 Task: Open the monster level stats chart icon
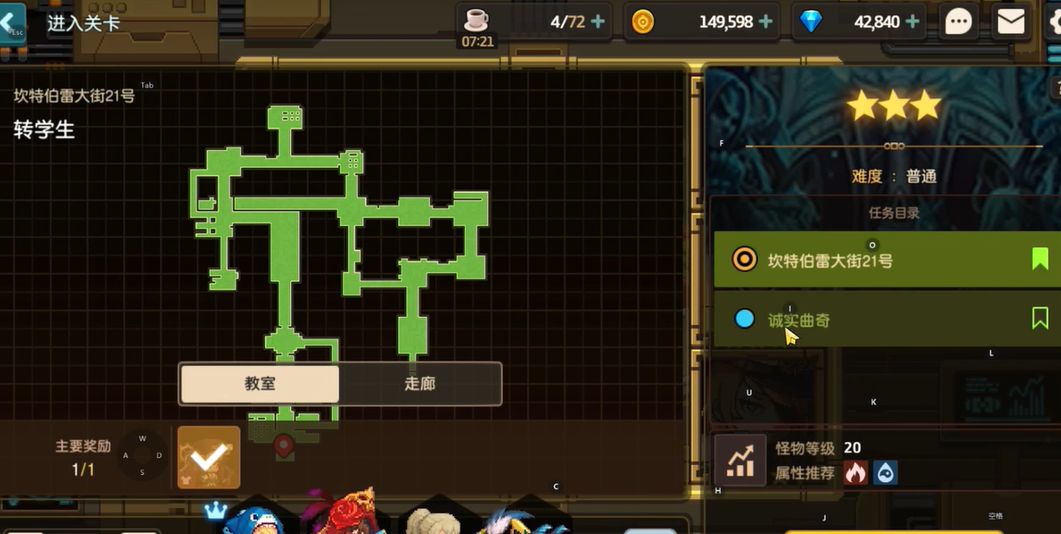coord(740,461)
